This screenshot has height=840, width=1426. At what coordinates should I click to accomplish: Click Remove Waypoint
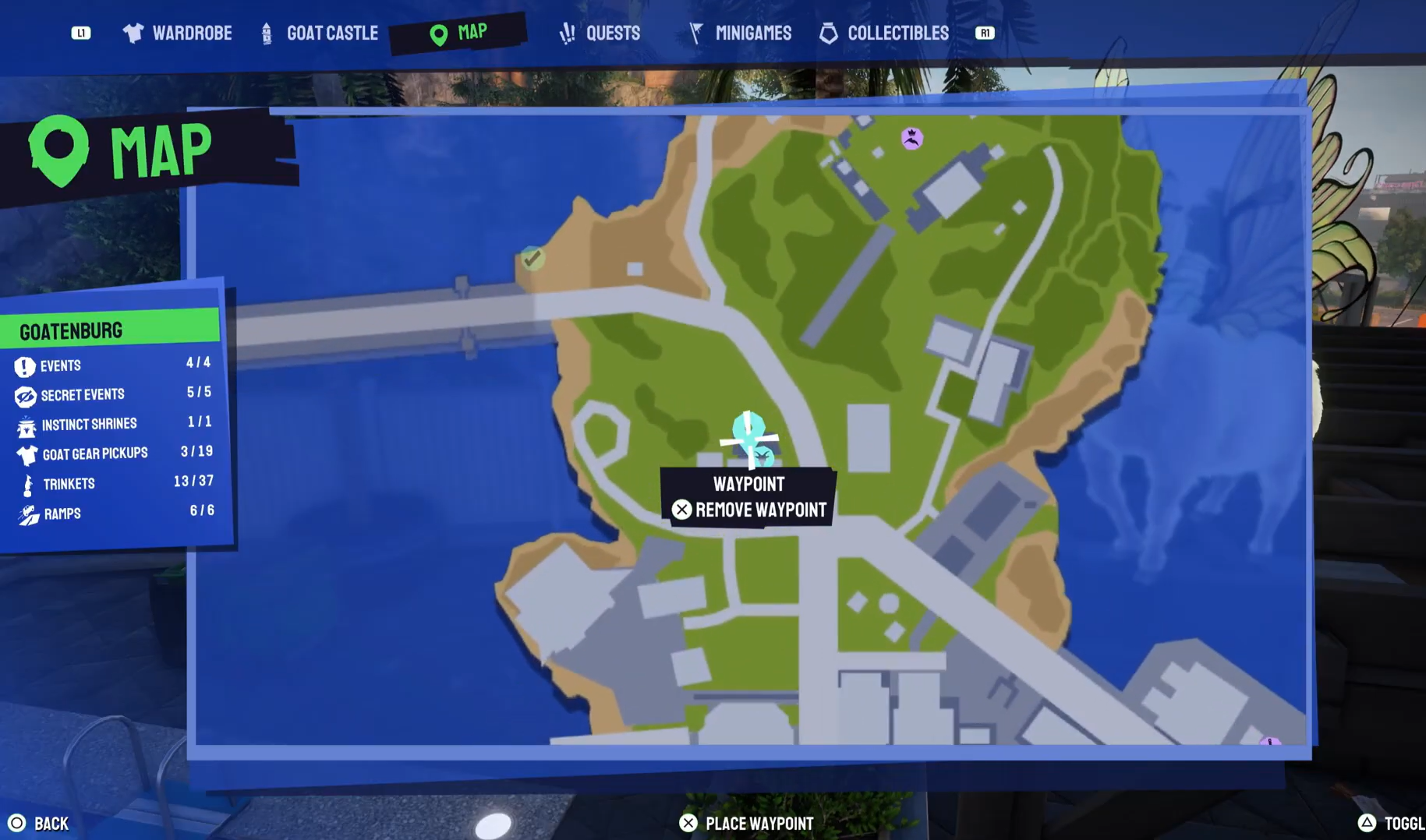[x=749, y=510]
